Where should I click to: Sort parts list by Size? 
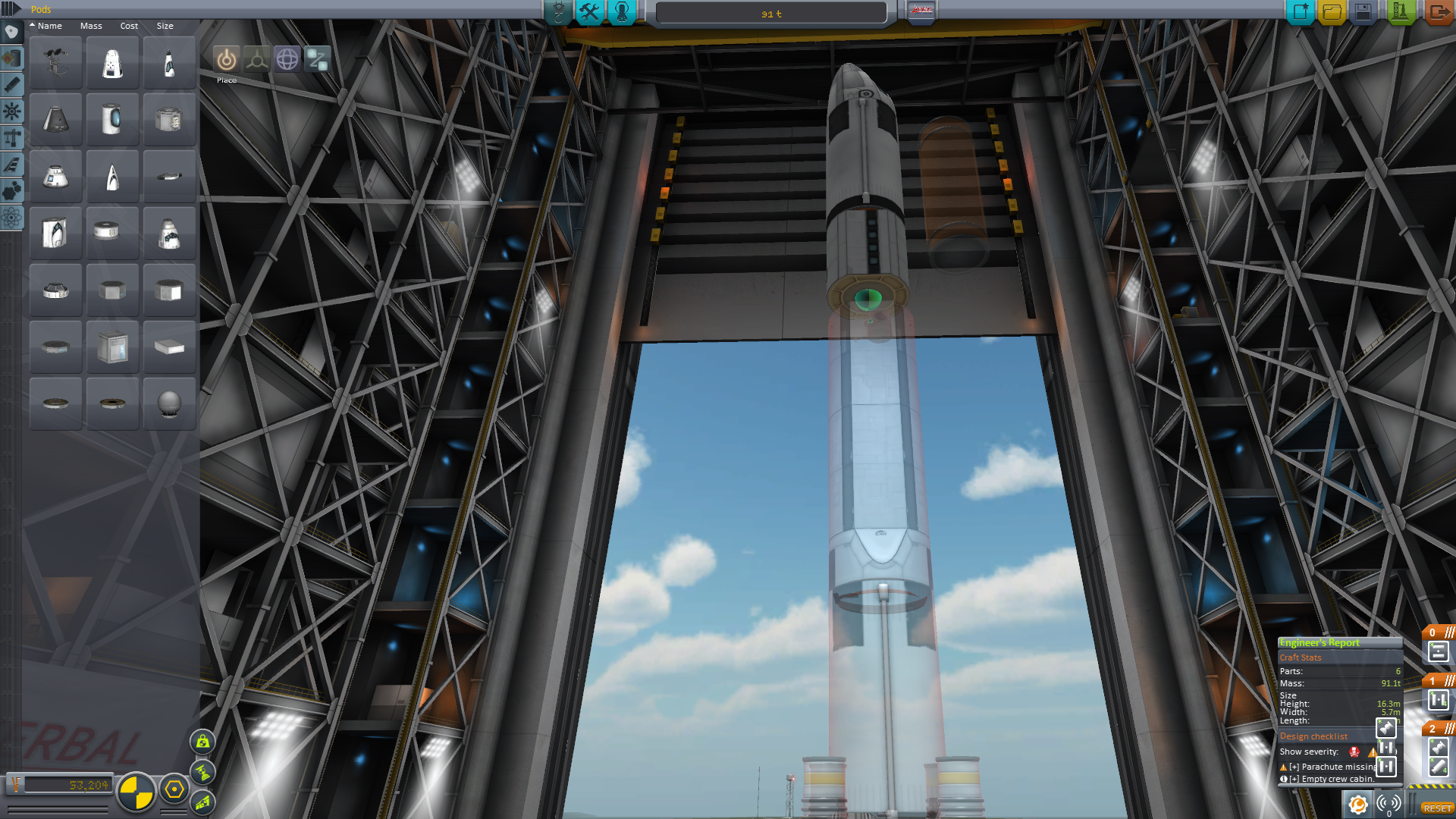point(165,26)
